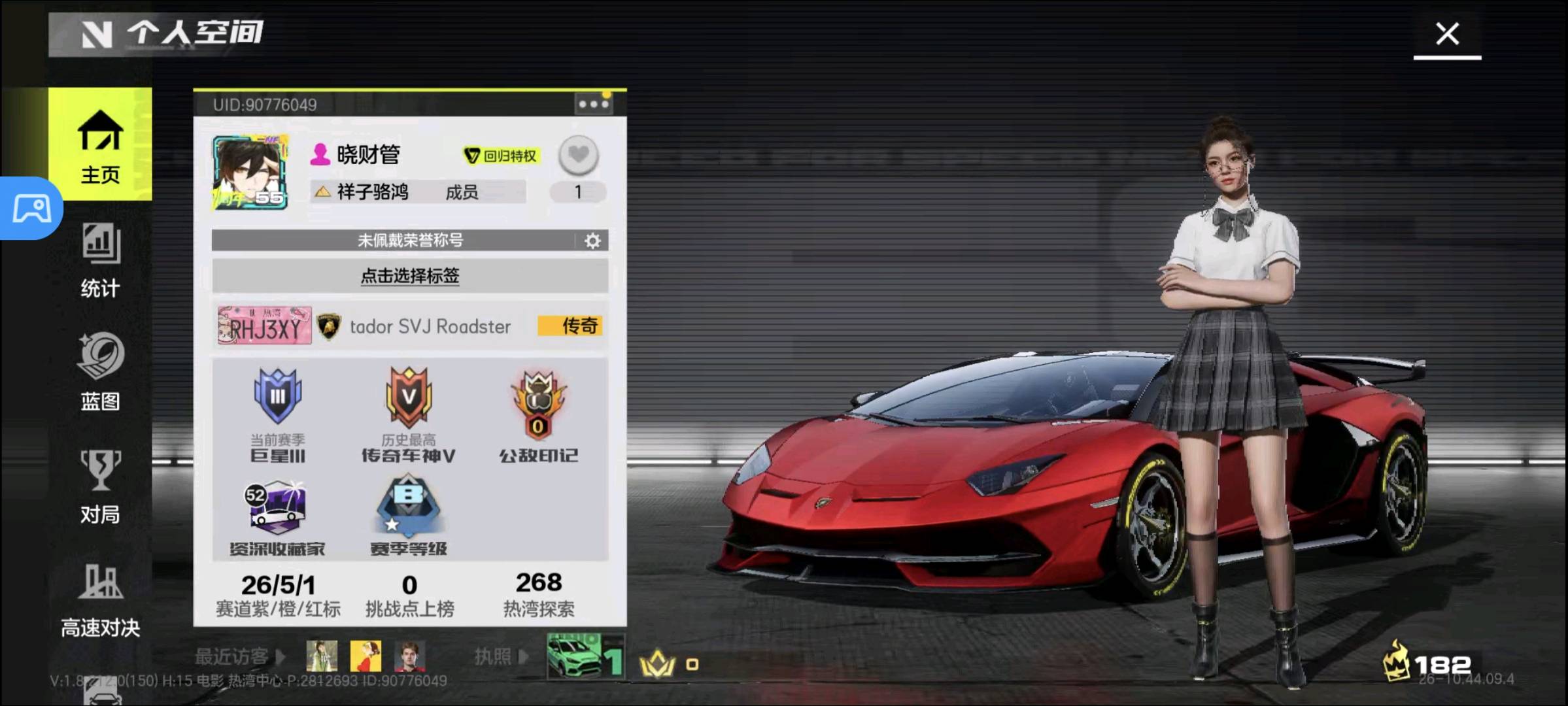
Task: Click the heart like button
Action: pyautogui.click(x=578, y=156)
